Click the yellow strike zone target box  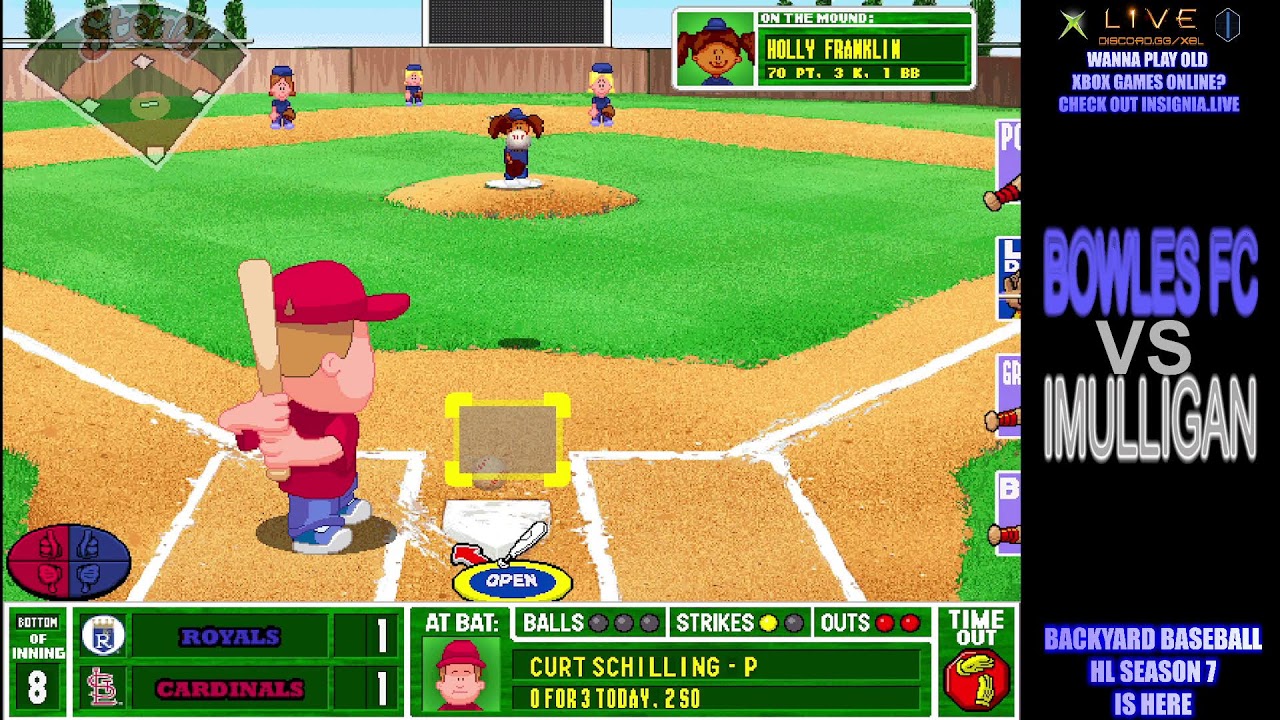point(508,440)
